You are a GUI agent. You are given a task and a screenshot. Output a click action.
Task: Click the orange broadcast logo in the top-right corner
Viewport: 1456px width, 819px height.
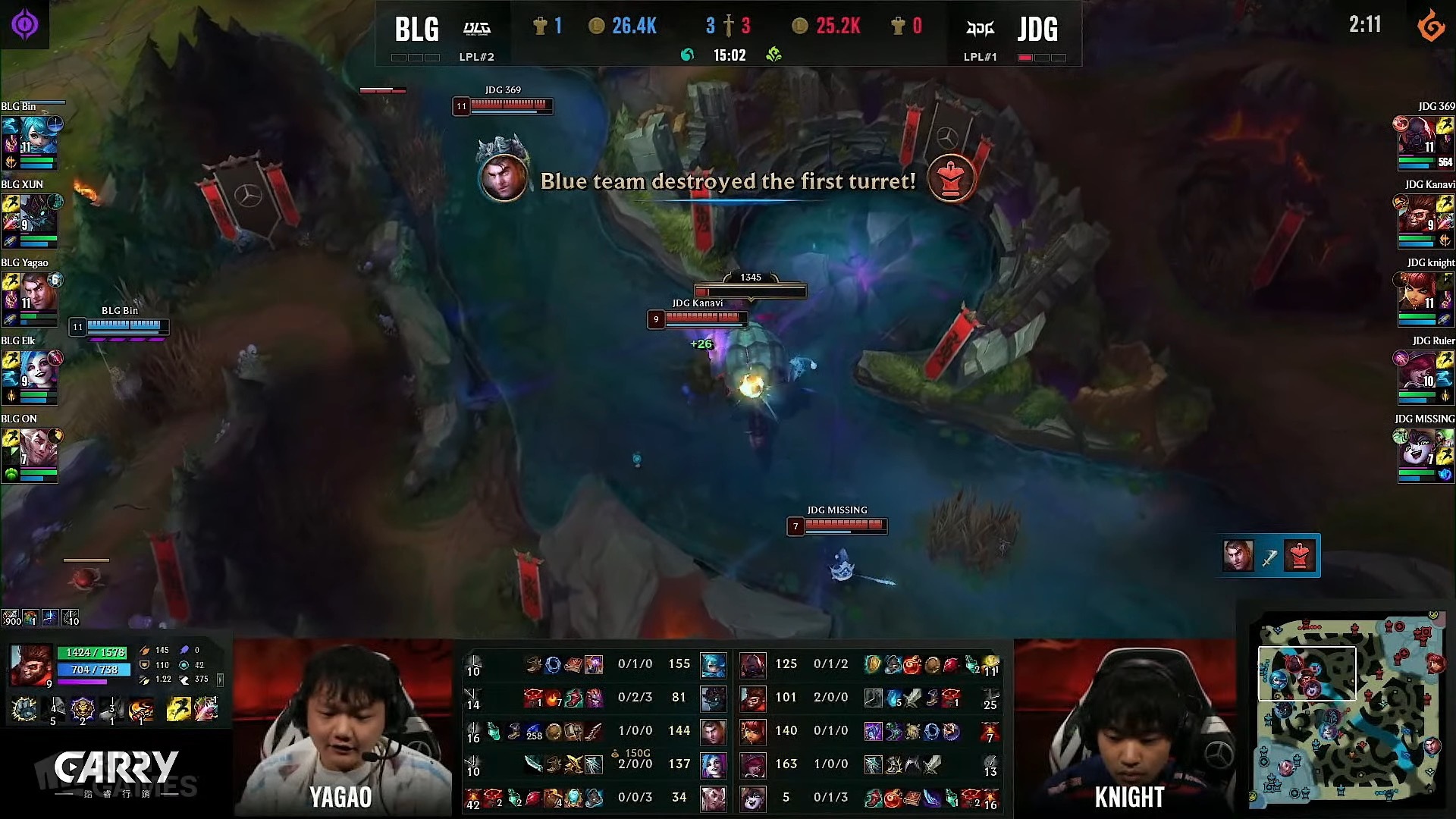pyautogui.click(x=1432, y=24)
